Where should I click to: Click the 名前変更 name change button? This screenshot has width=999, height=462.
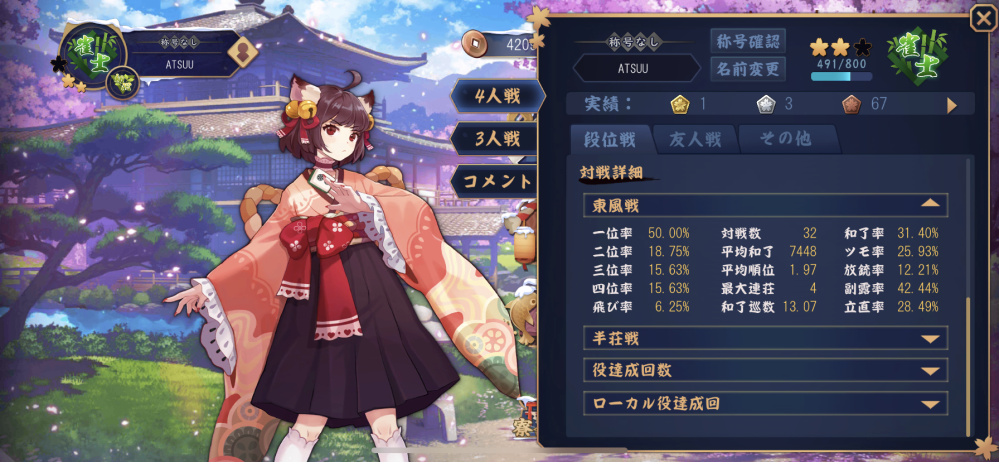pyautogui.click(x=747, y=69)
